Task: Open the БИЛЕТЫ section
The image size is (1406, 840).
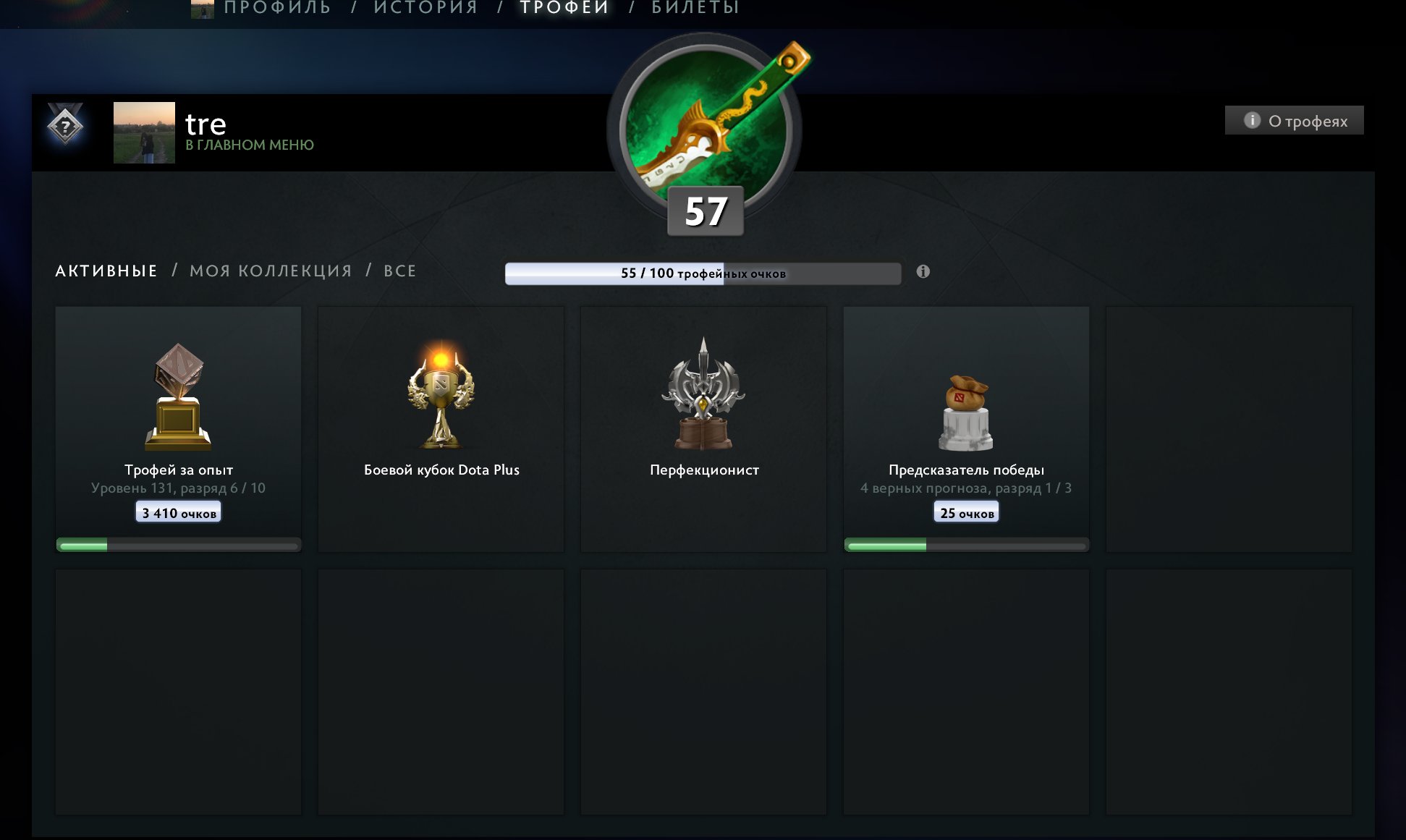Action: (x=694, y=7)
